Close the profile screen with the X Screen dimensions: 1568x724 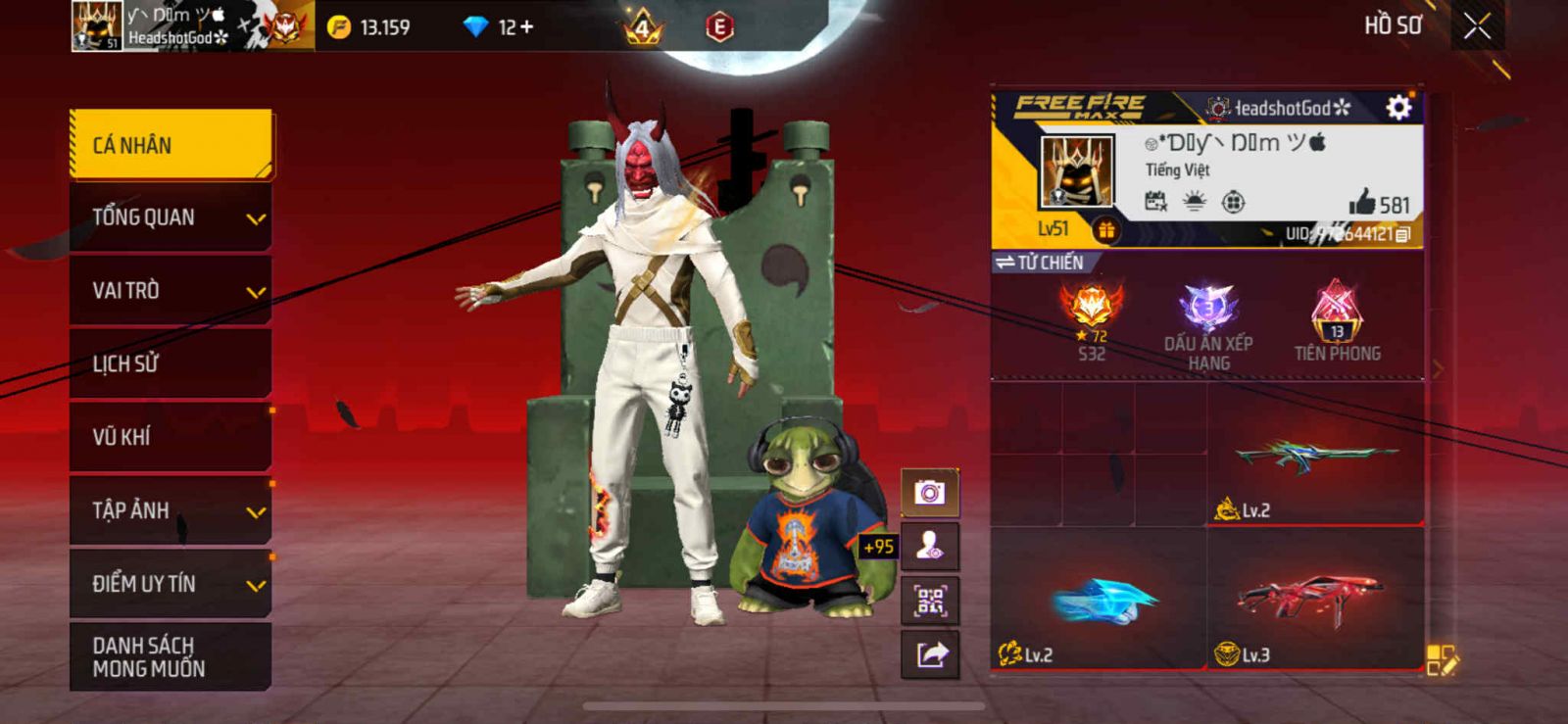pyautogui.click(x=1477, y=26)
